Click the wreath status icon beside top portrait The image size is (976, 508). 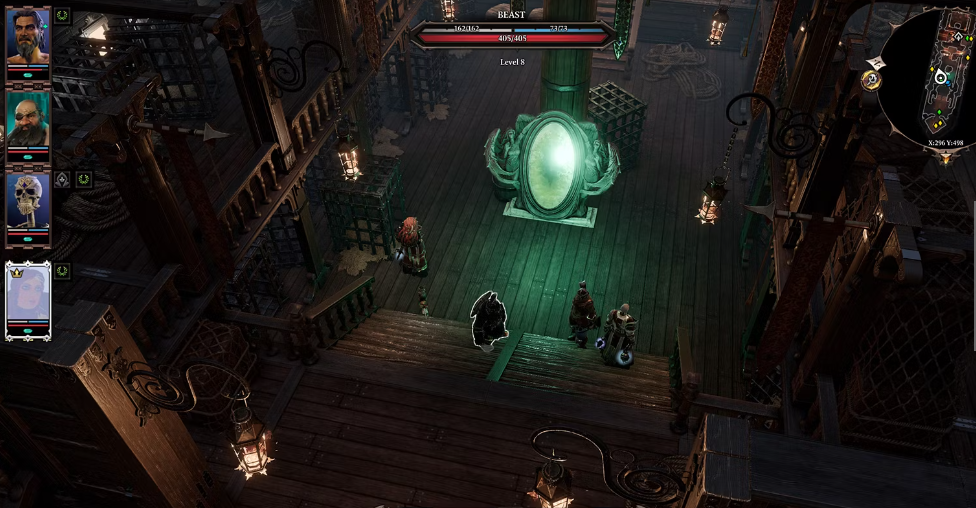(62, 15)
